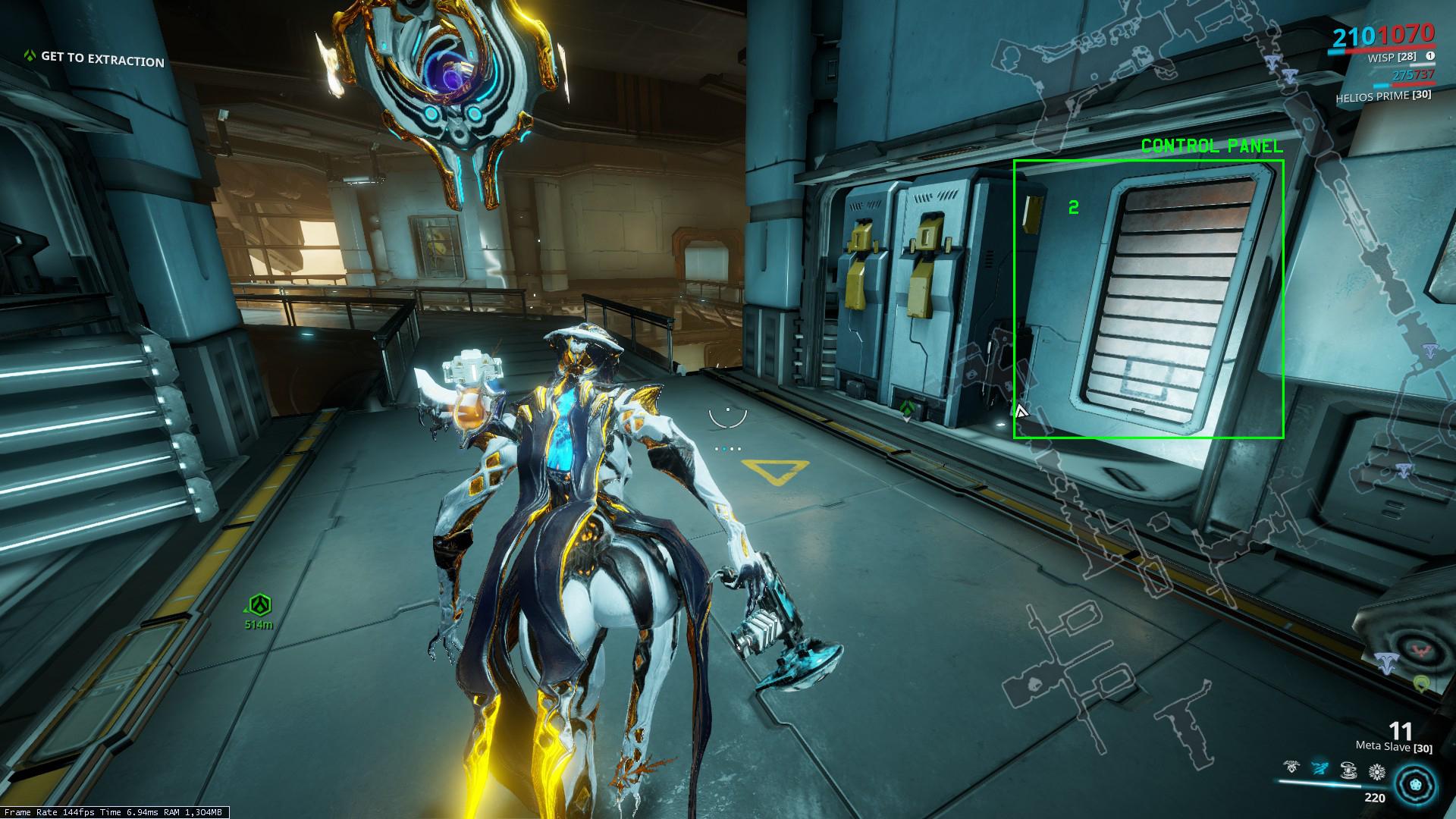The image size is (1456, 819).
Task: Select the green Control Panel scan marker
Action: tap(1148, 299)
